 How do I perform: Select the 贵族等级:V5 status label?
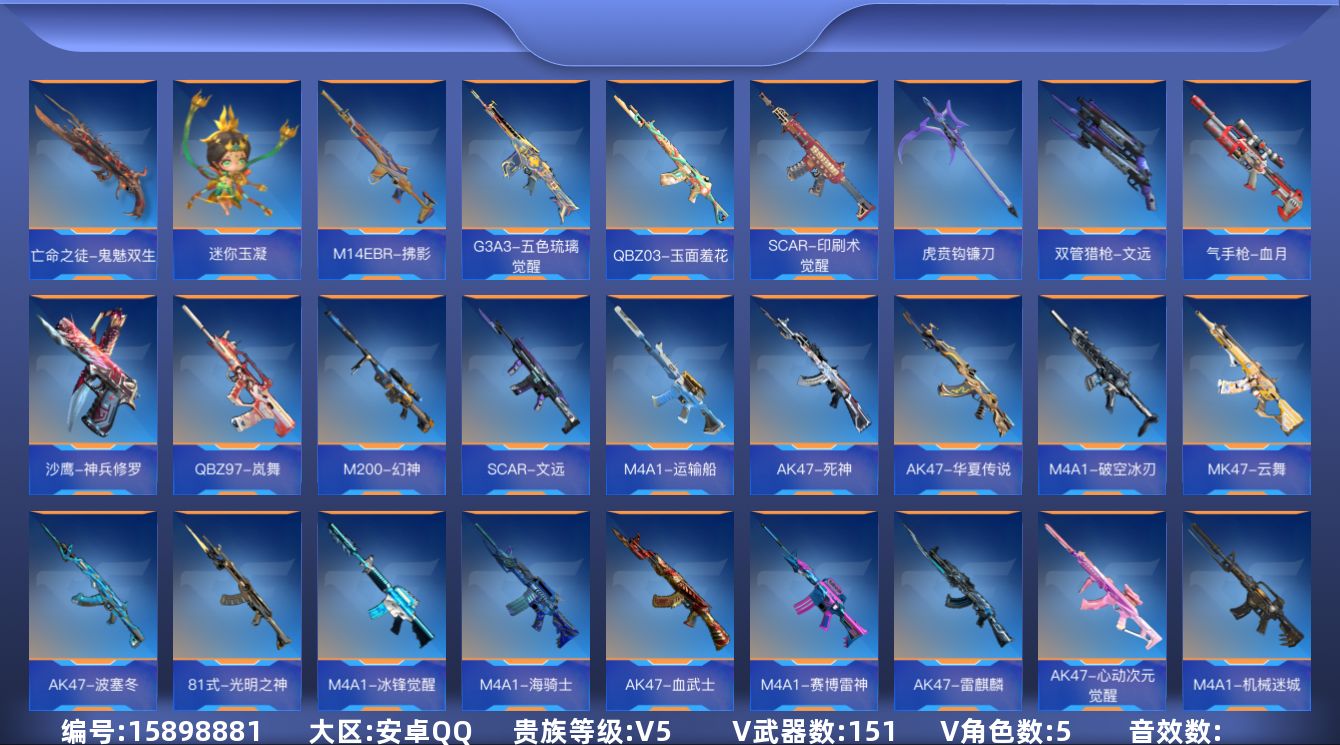point(592,730)
